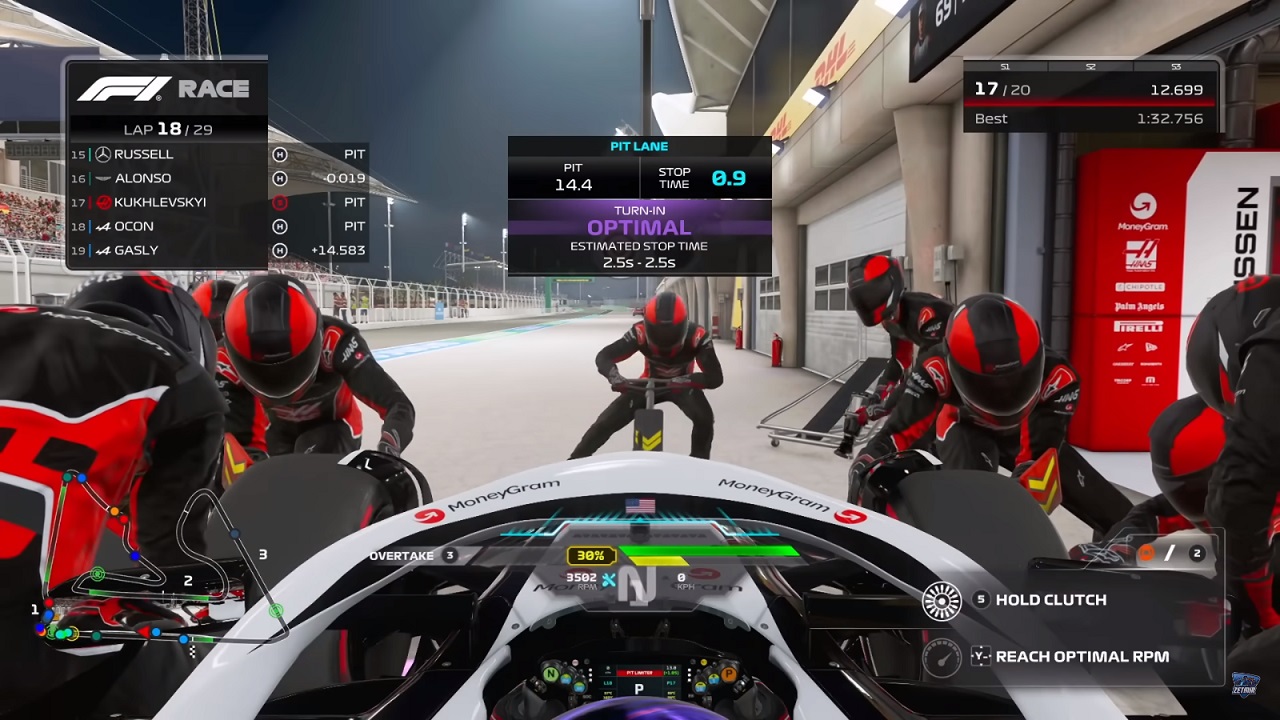Viewport: 1280px width, 720px height.
Task: Click the F1 Race header panel
Action: 165,89
